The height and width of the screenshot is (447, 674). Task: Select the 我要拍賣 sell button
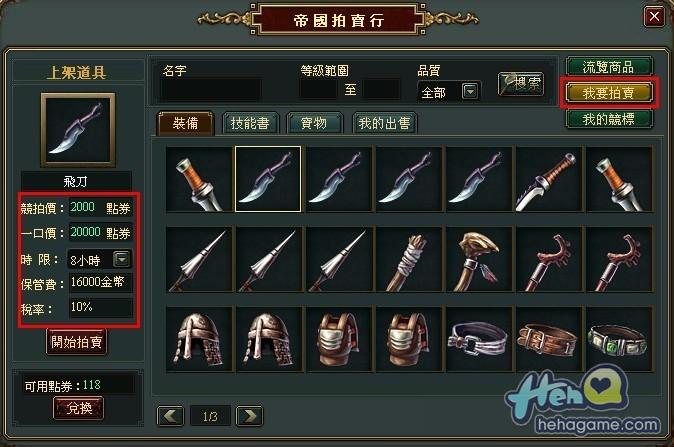[609, 93]
